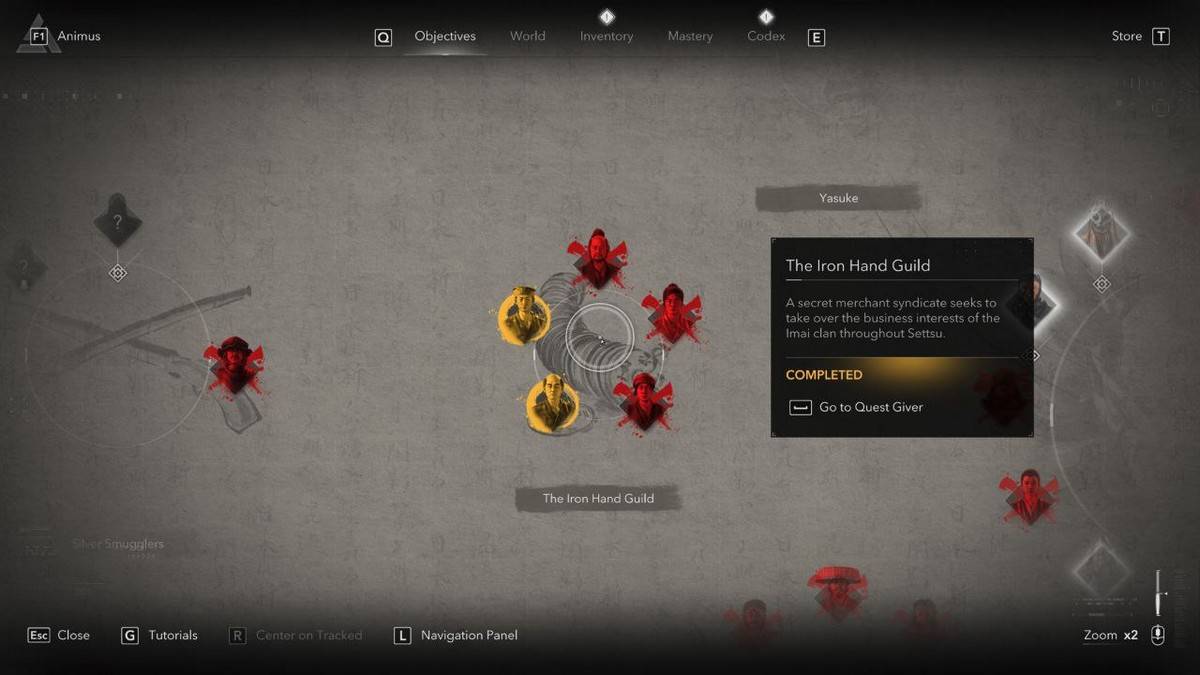The height and width of the screenshot is (675, 1200).
Task: Open the World tab
Action: [x=527, y=37]
